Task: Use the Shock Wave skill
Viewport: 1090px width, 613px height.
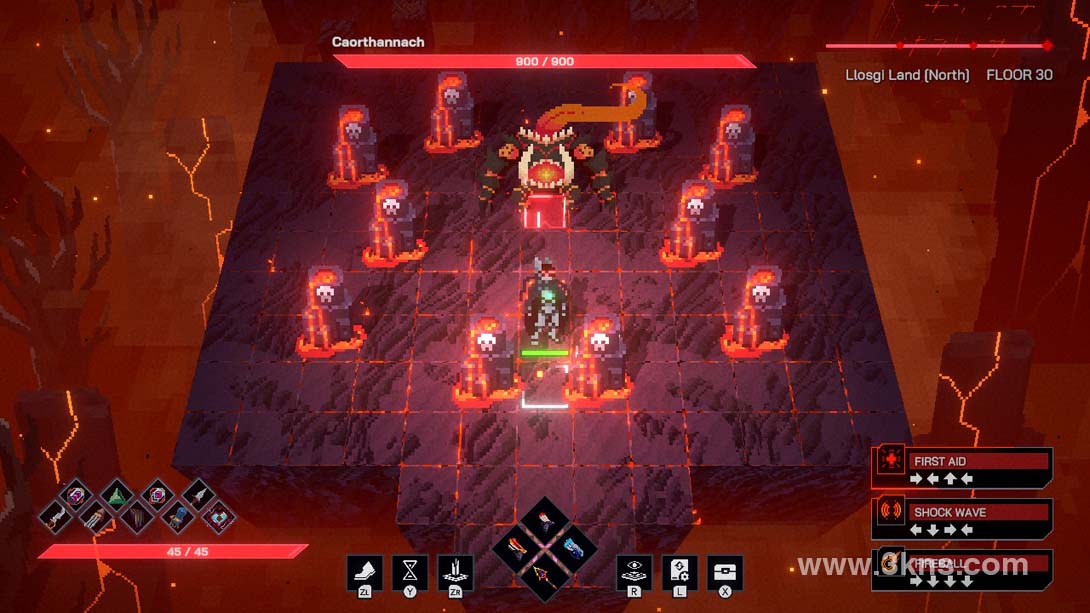Action: [962, 519]
